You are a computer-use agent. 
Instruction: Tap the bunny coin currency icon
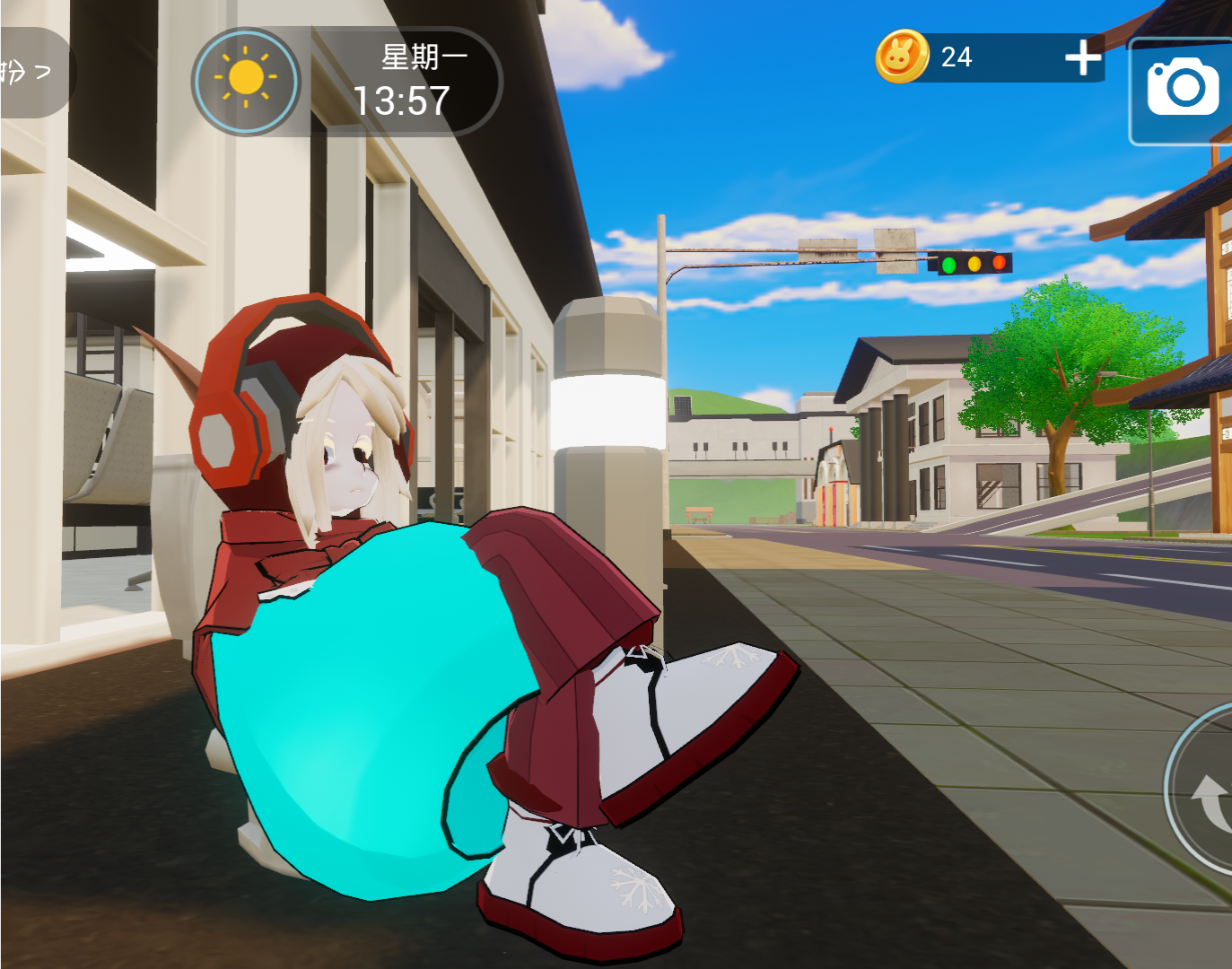coord(902,57)
